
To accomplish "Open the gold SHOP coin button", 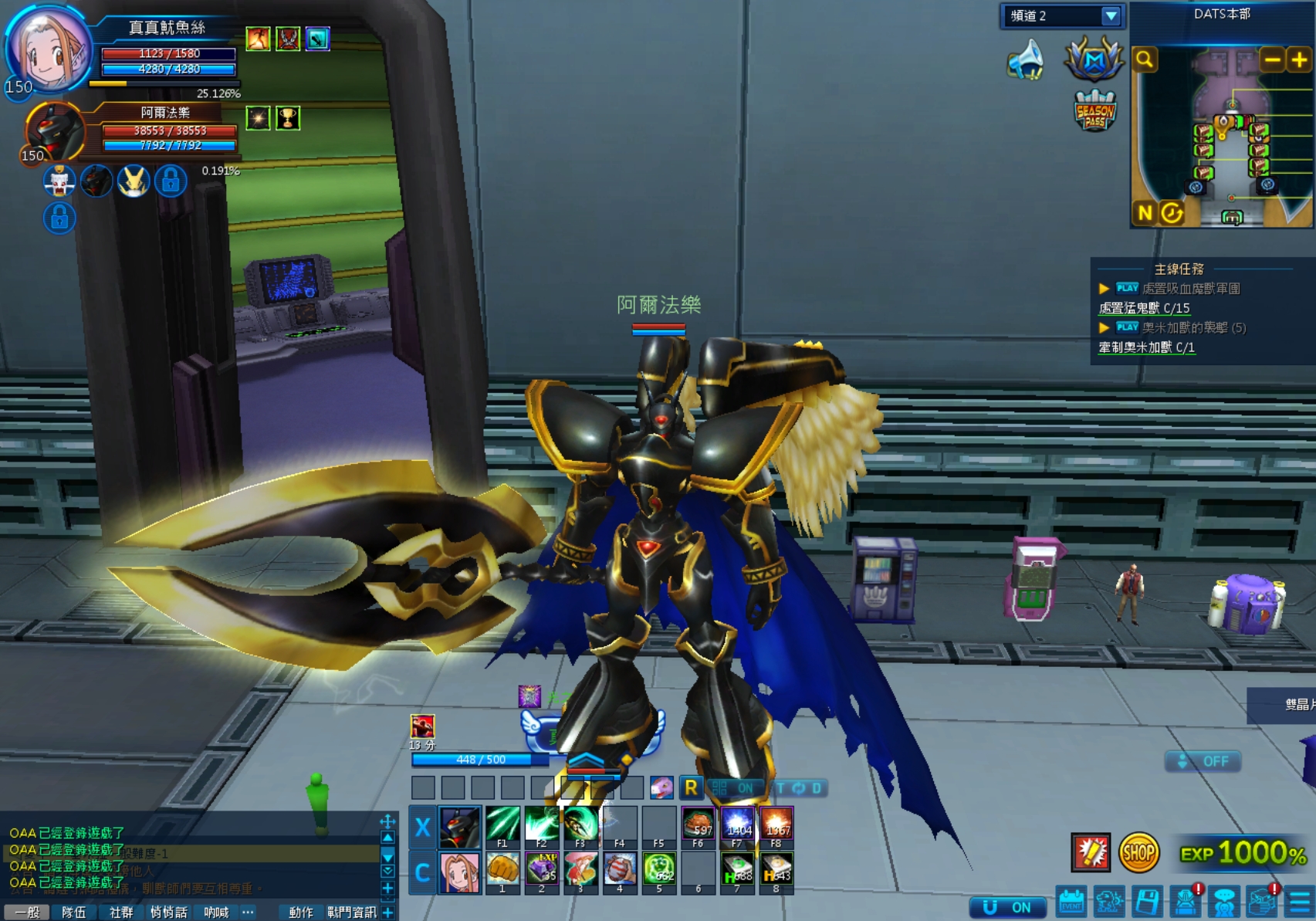I will [1138, 853].
